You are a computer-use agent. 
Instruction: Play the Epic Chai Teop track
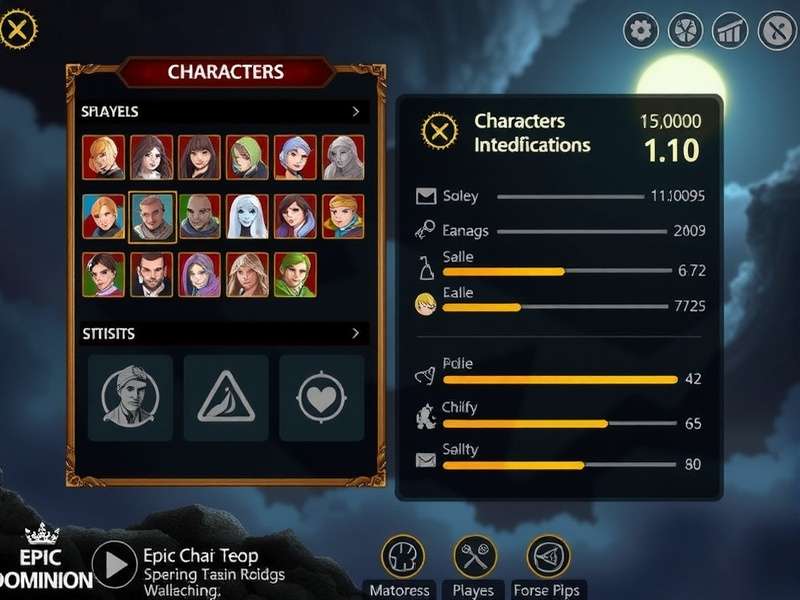click(115, 565)
